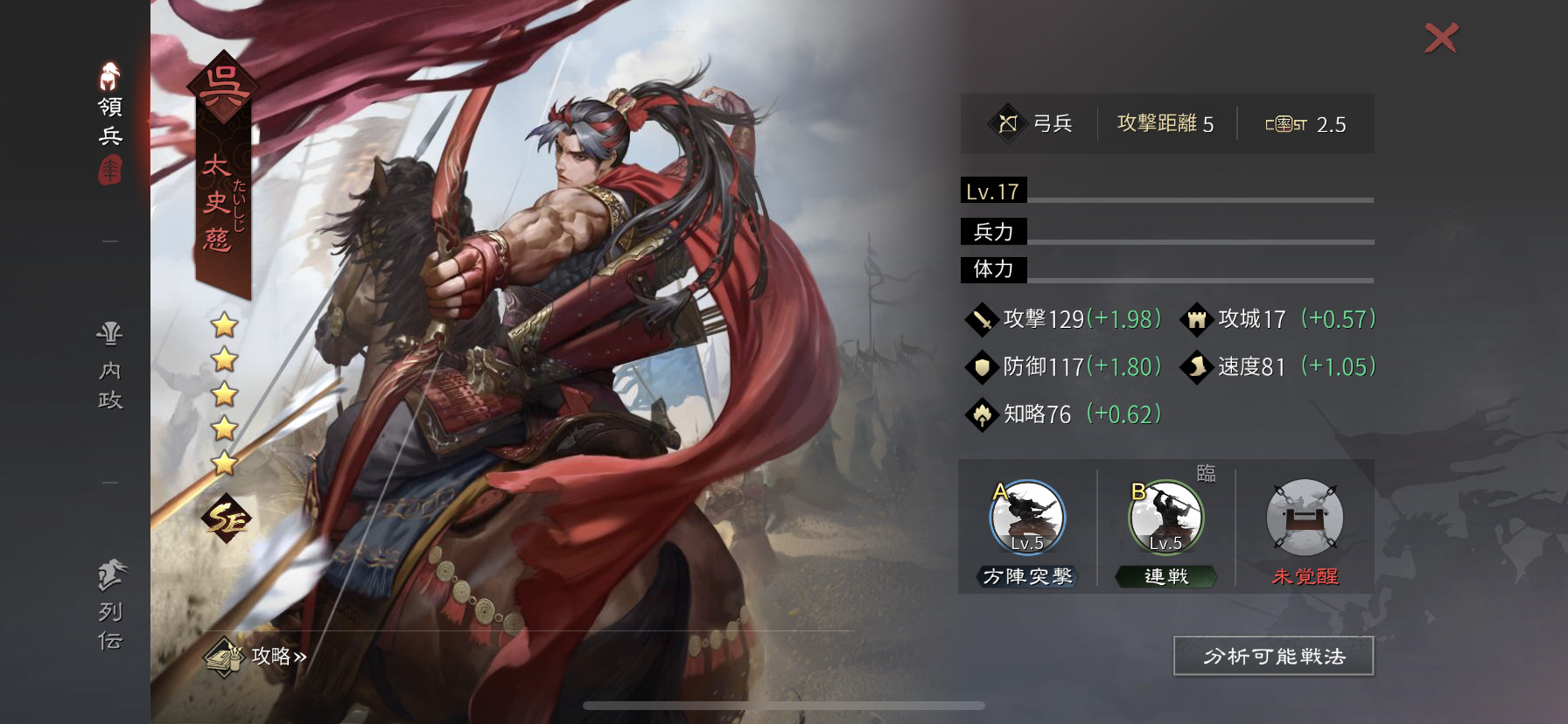The image size is (1568, 724).
Task: Inspect the 弓兵 troop type icon
Action: tap(1008, 123)
